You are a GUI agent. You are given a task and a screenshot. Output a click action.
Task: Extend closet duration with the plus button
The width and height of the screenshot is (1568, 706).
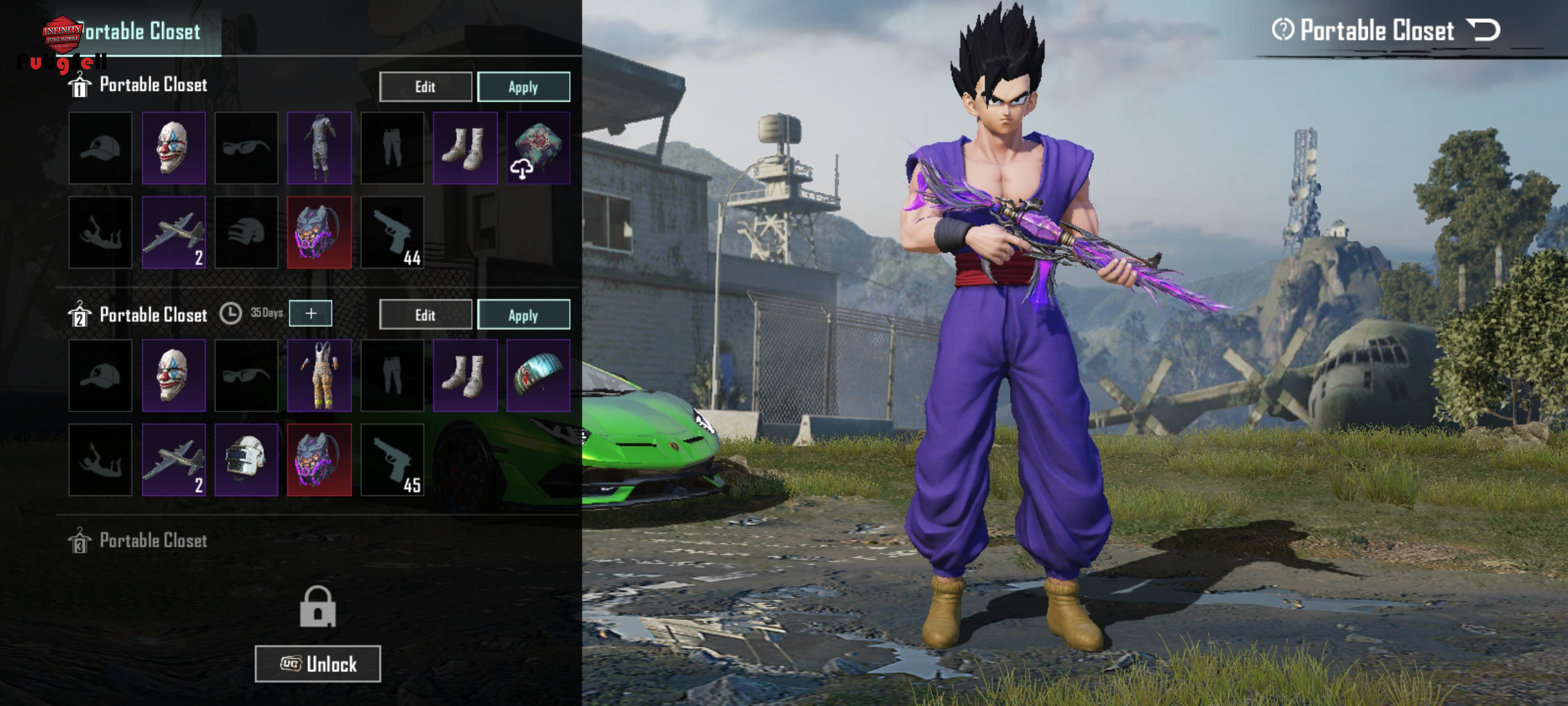pyautogui.click(x=311, y=314)
